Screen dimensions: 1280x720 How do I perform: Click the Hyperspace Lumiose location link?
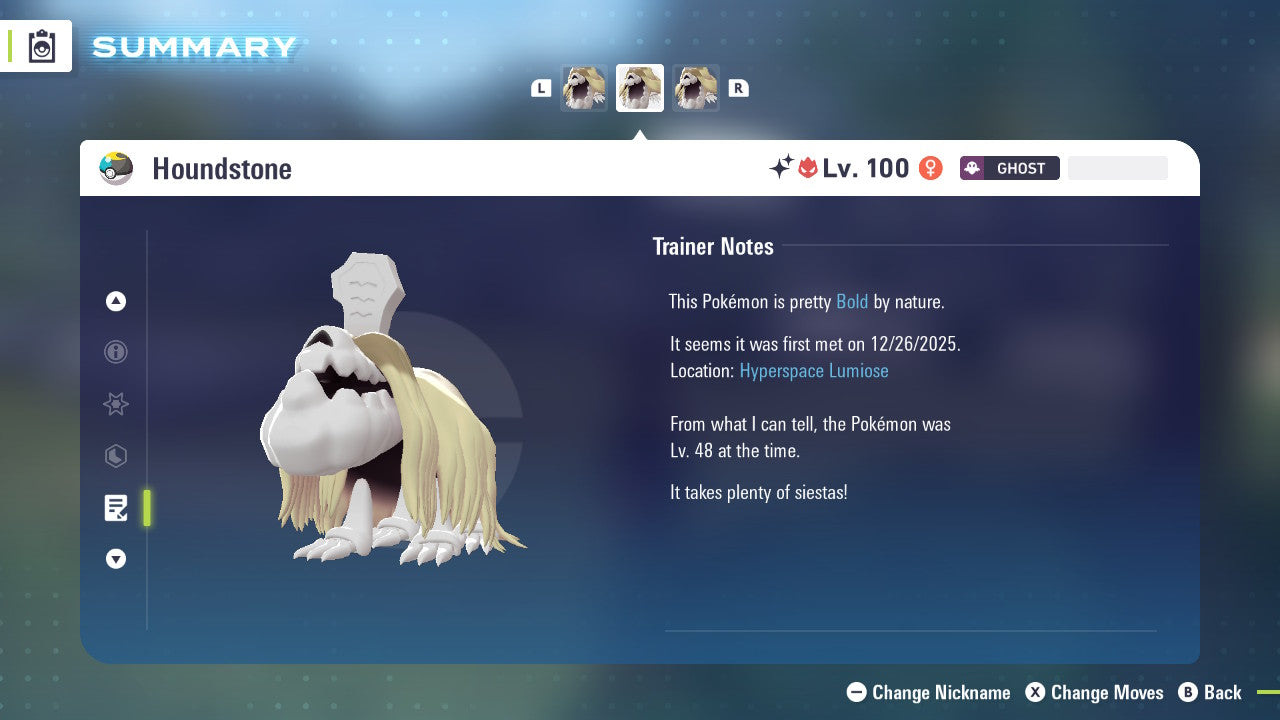813,370
